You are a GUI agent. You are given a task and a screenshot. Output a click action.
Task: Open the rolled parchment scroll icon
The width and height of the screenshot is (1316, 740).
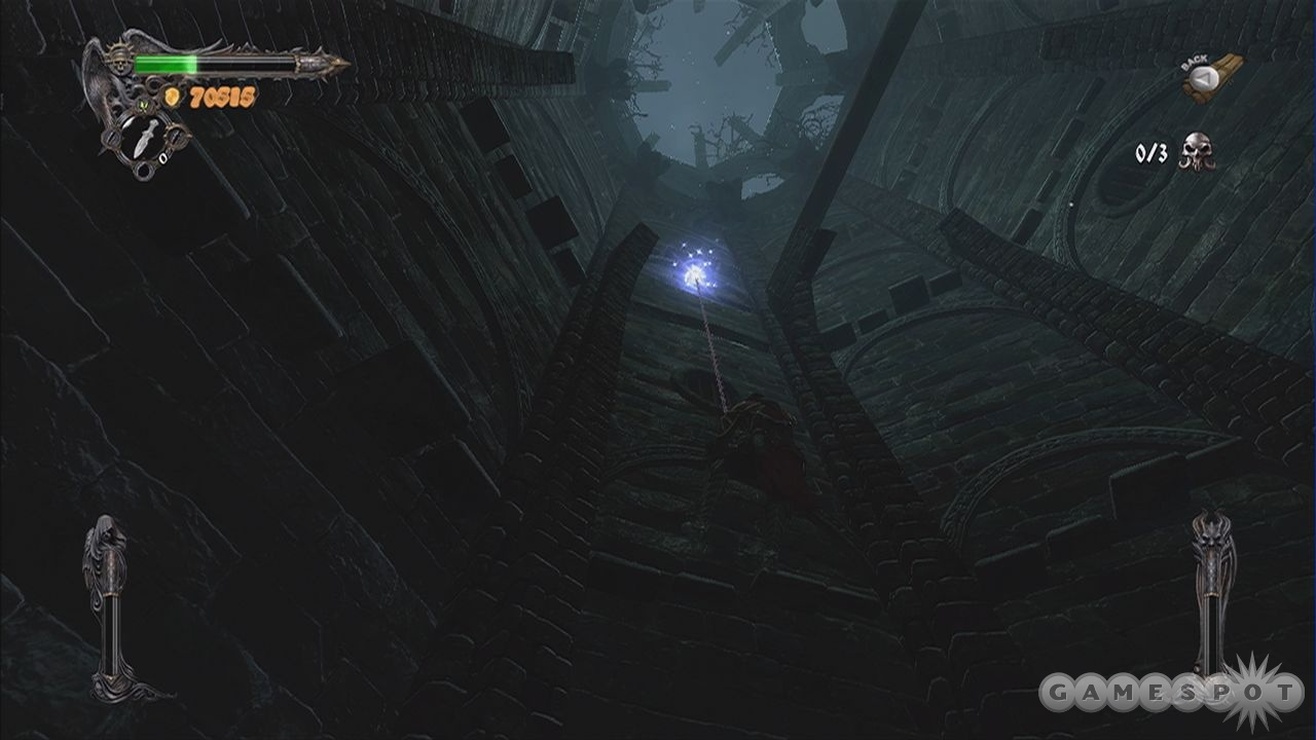click(1211, 80)
